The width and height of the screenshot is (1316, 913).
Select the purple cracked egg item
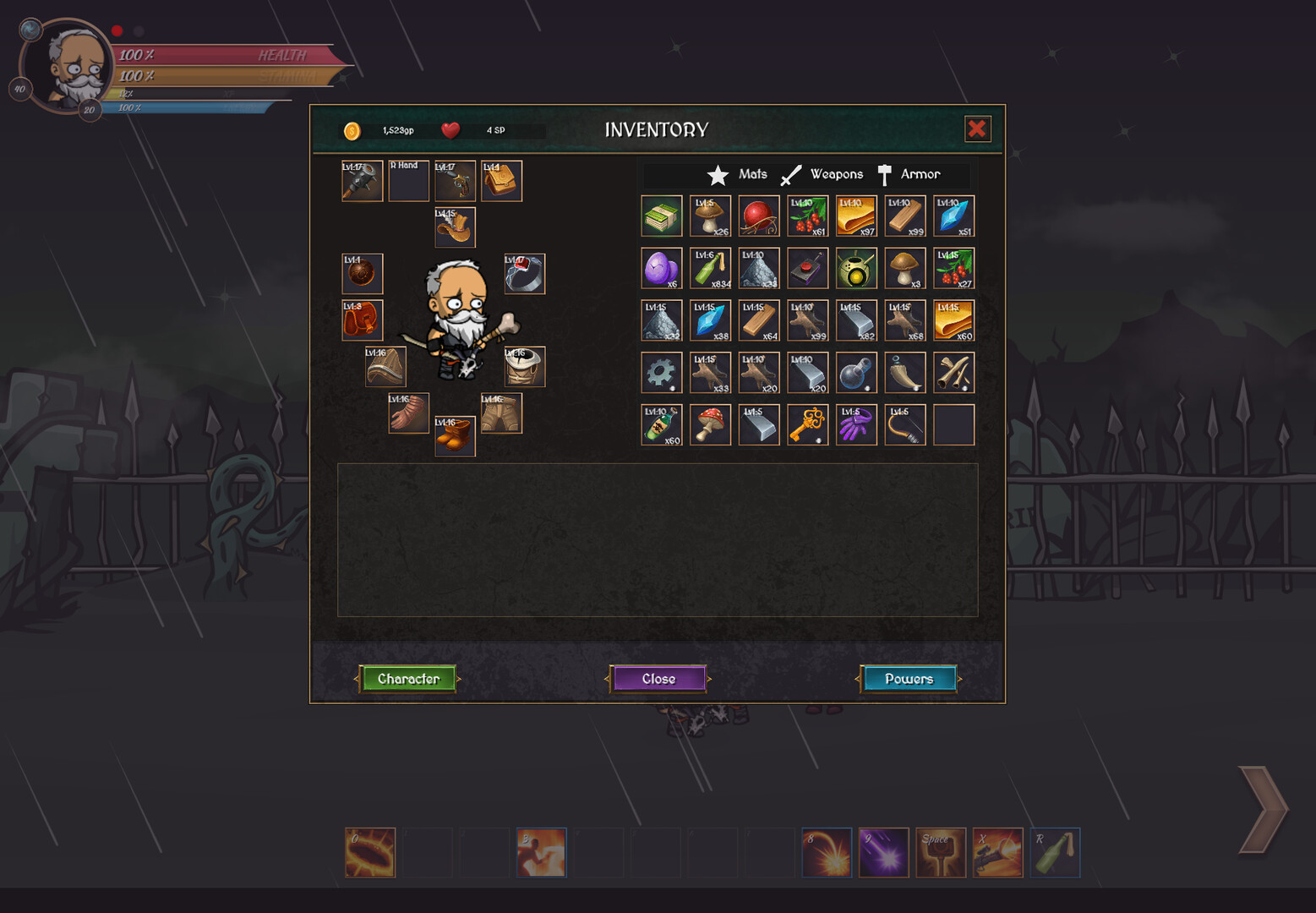662,269
